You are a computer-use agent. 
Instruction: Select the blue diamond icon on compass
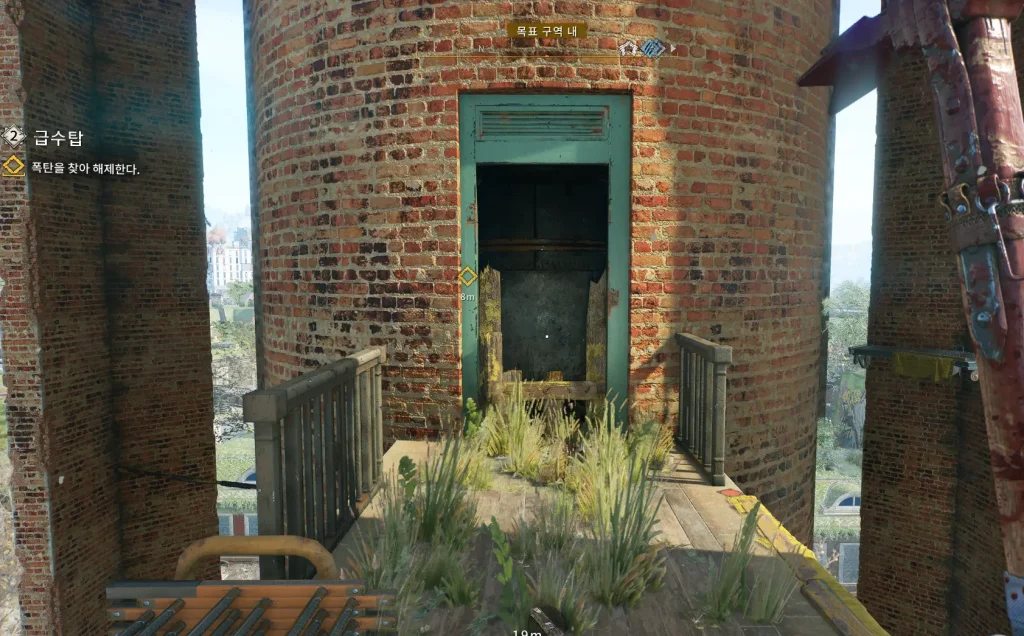(x=653, y=48)
